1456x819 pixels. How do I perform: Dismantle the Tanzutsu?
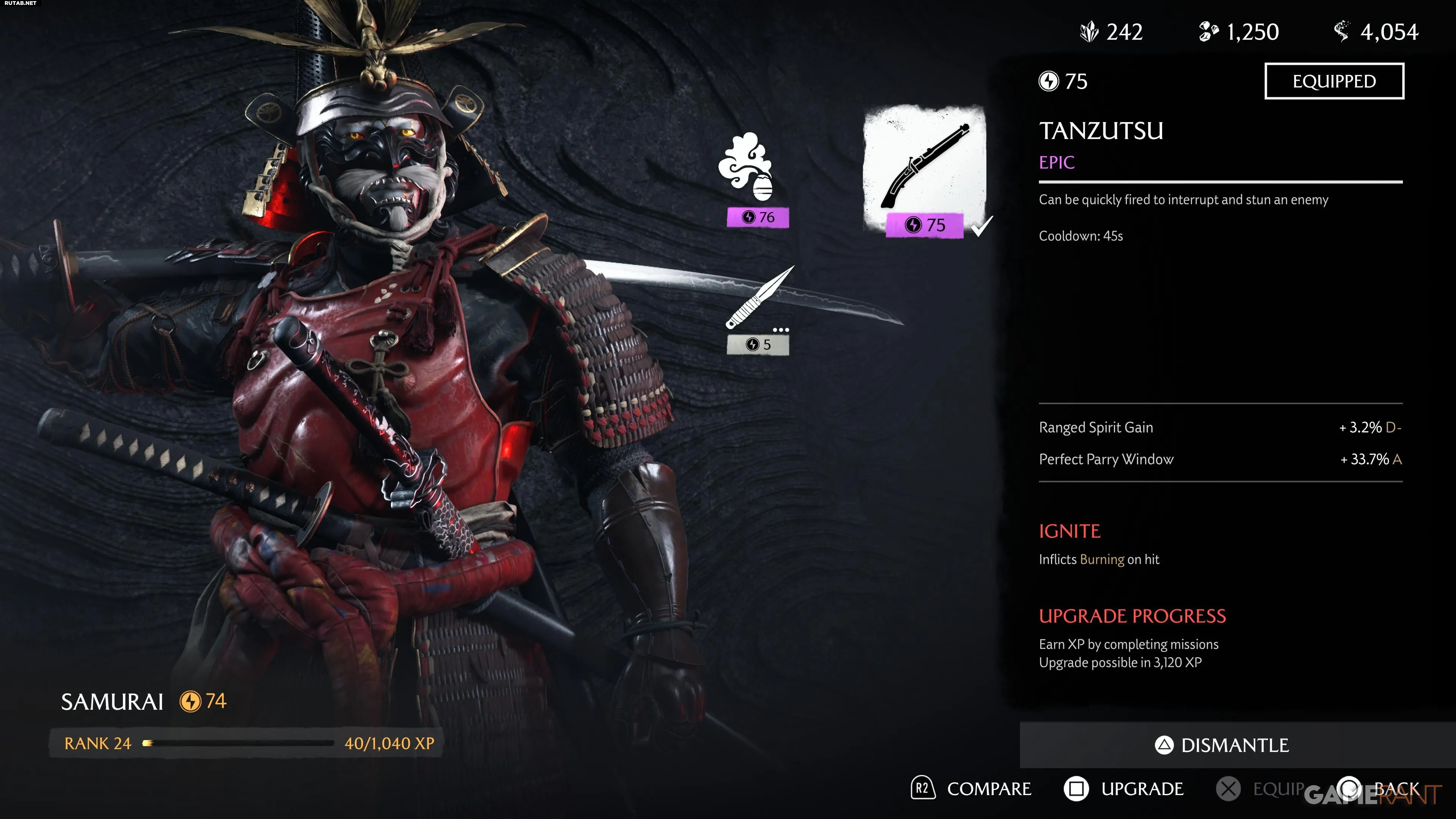[1222, 745]
